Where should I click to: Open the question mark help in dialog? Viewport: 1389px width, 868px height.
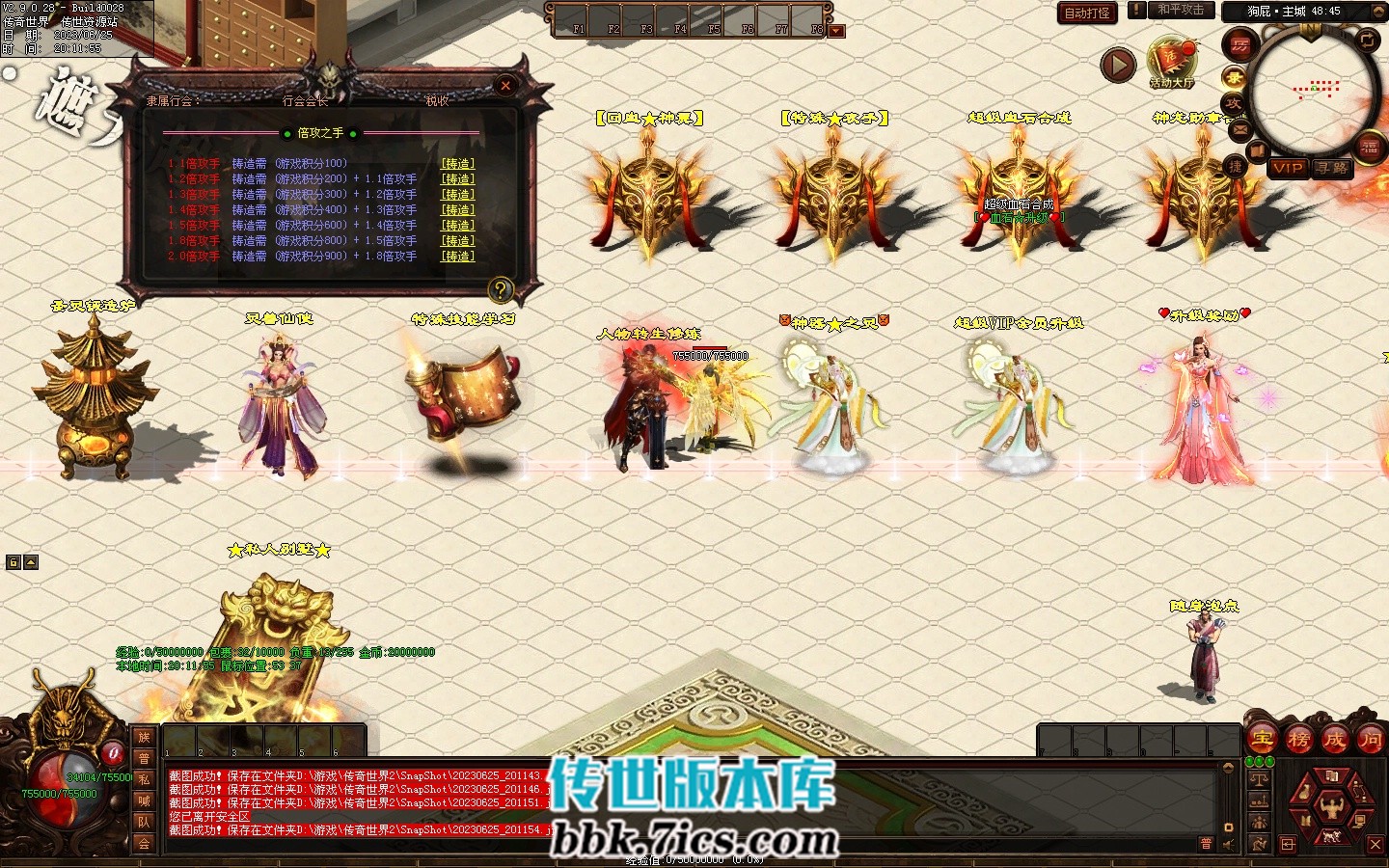500,288
